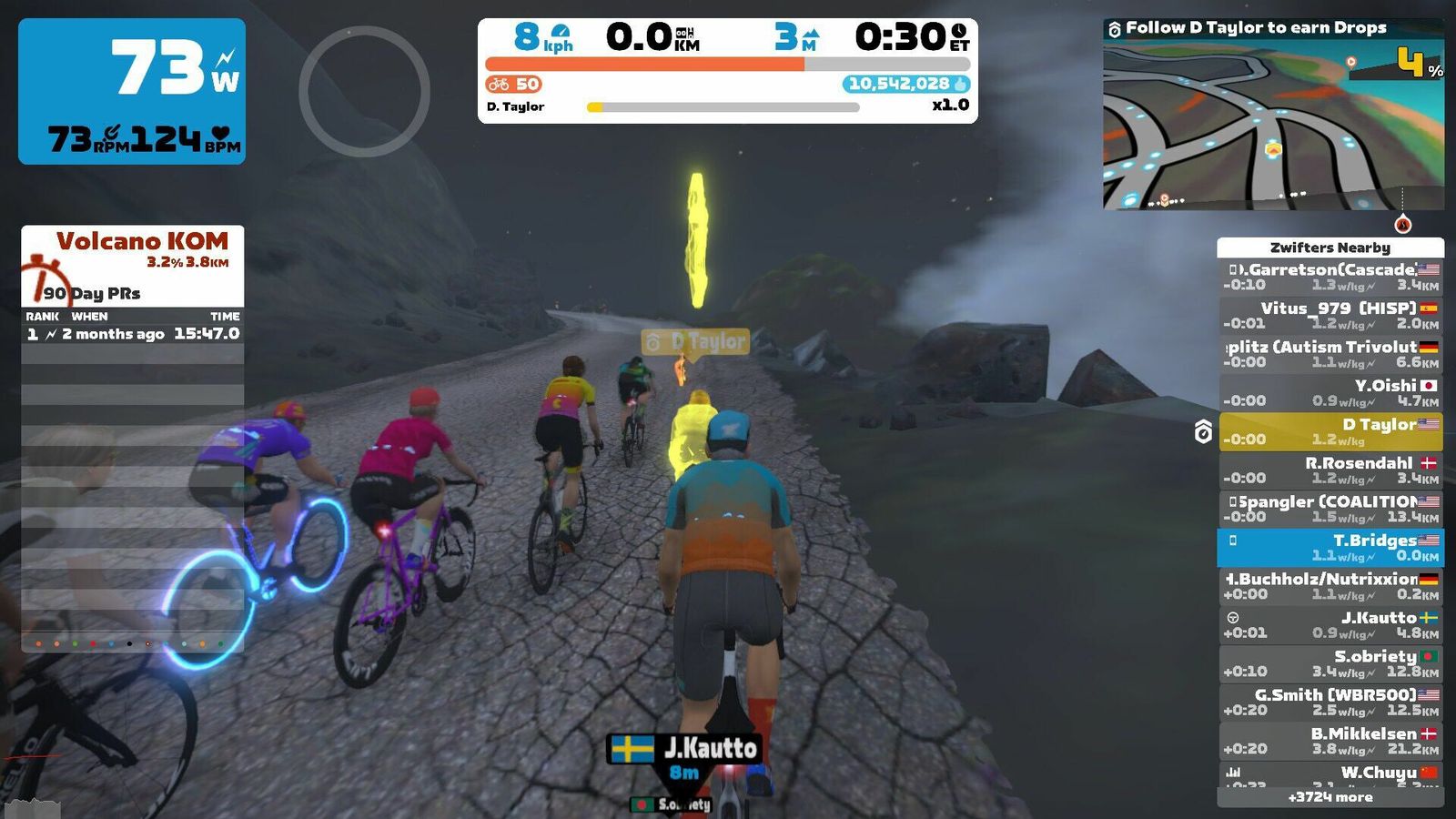Image resolution: width=1456 pixels, height=819 pixels.
Task: Open the power and cadence panel
Action: point(132,91)
